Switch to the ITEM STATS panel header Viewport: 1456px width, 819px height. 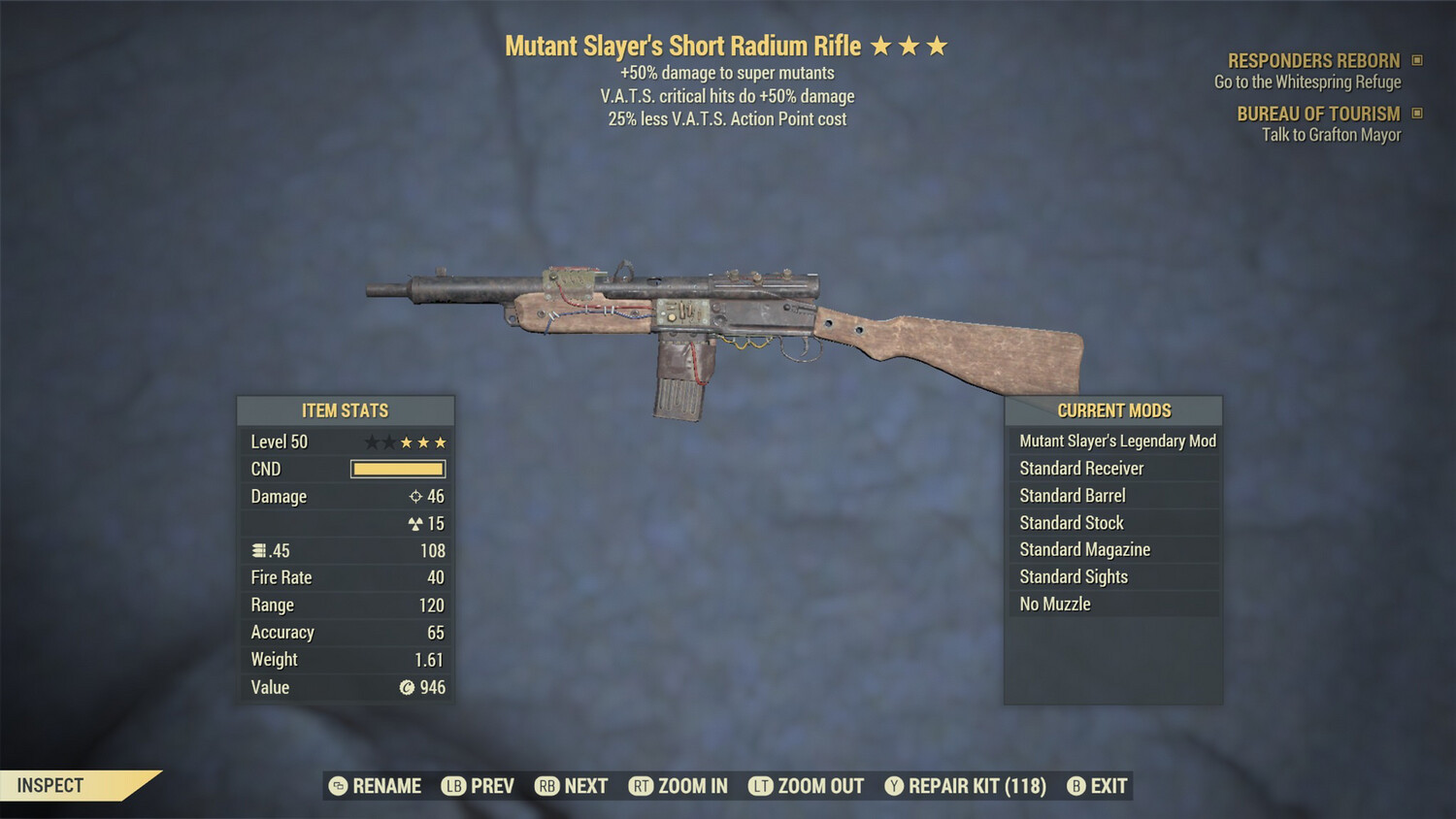(x=346, y=410)
